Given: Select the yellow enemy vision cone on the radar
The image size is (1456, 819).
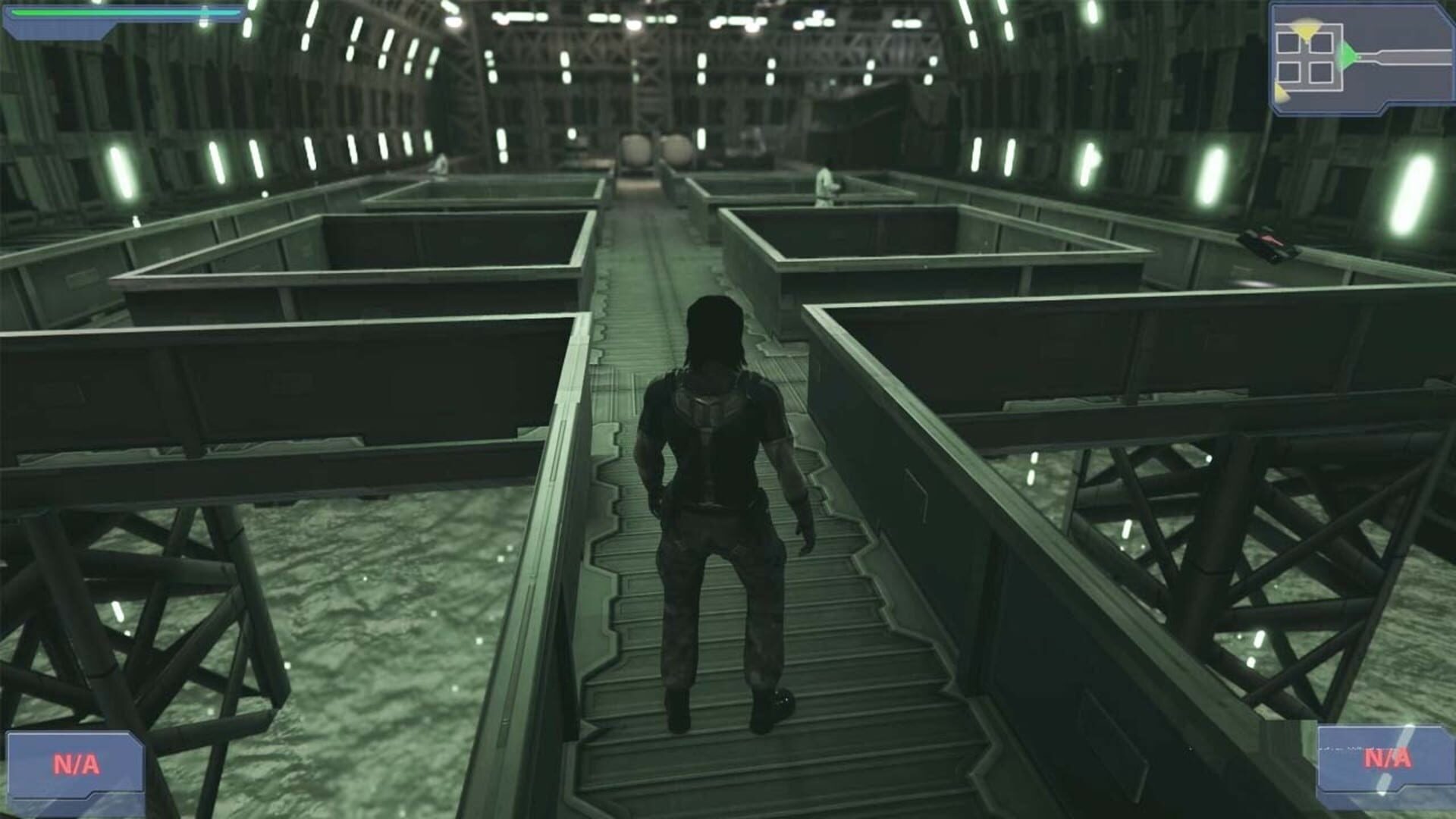Looking at the screenshot, I should click(x=1306, y=30).
